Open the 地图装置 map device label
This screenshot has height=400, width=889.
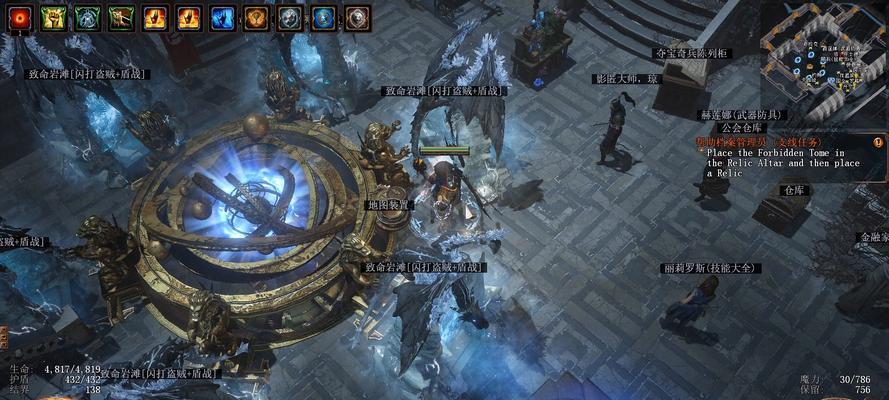coord(390,205)
